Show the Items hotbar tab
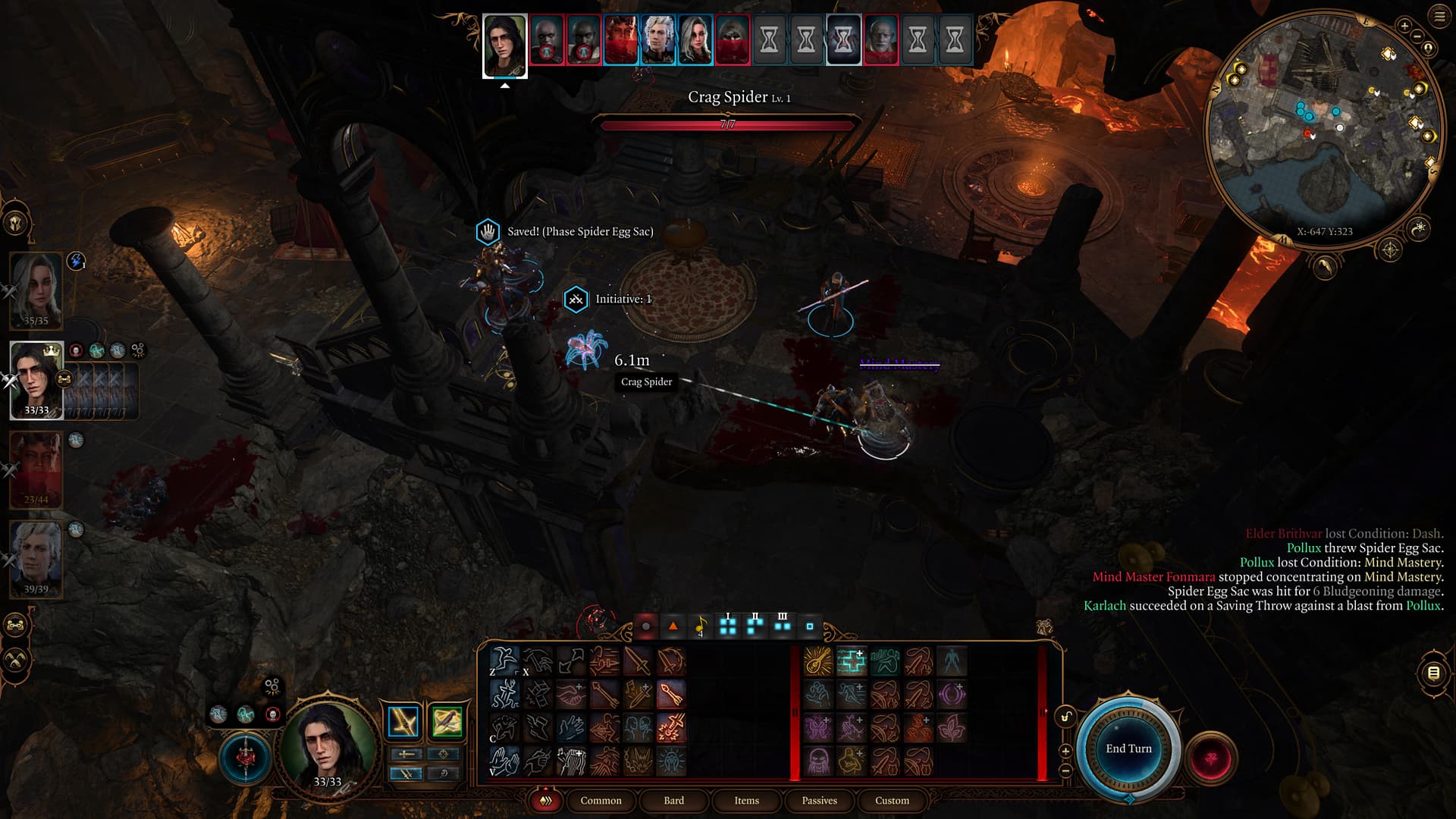The height and width of the screenshot is (819, 1456). click(746, 800)
